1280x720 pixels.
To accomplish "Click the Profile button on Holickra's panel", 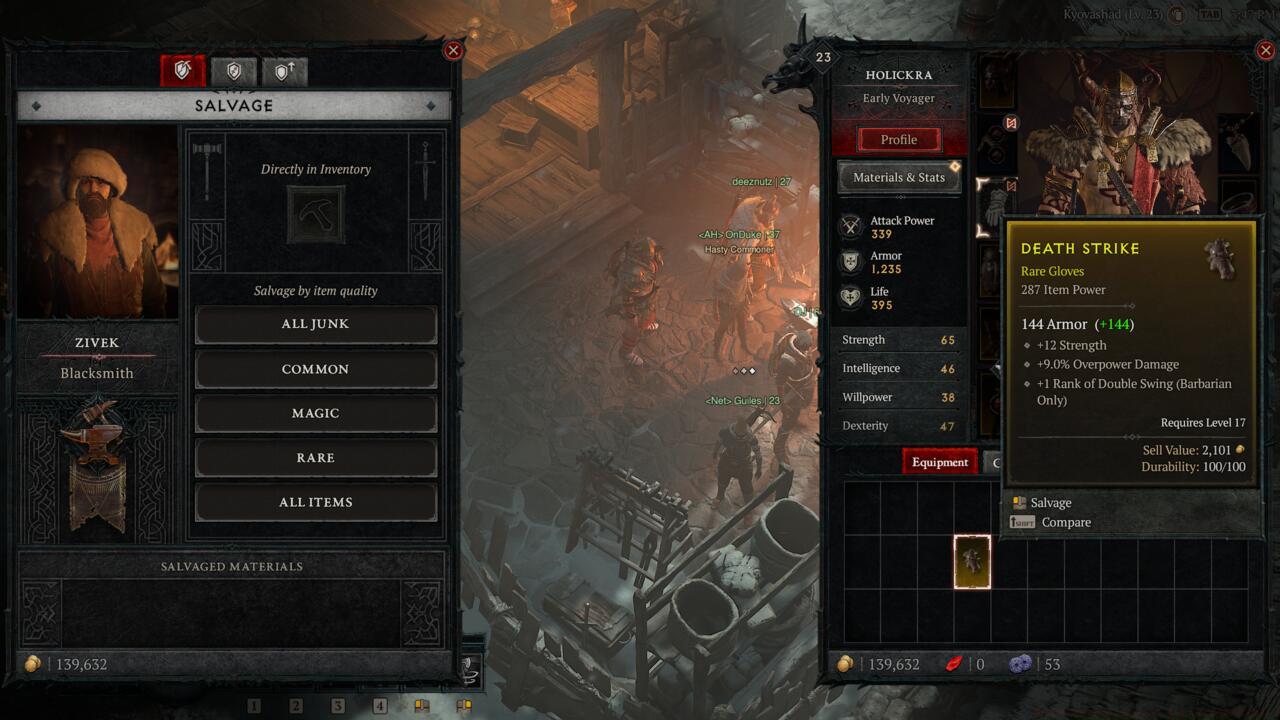I will coord(898,139).
